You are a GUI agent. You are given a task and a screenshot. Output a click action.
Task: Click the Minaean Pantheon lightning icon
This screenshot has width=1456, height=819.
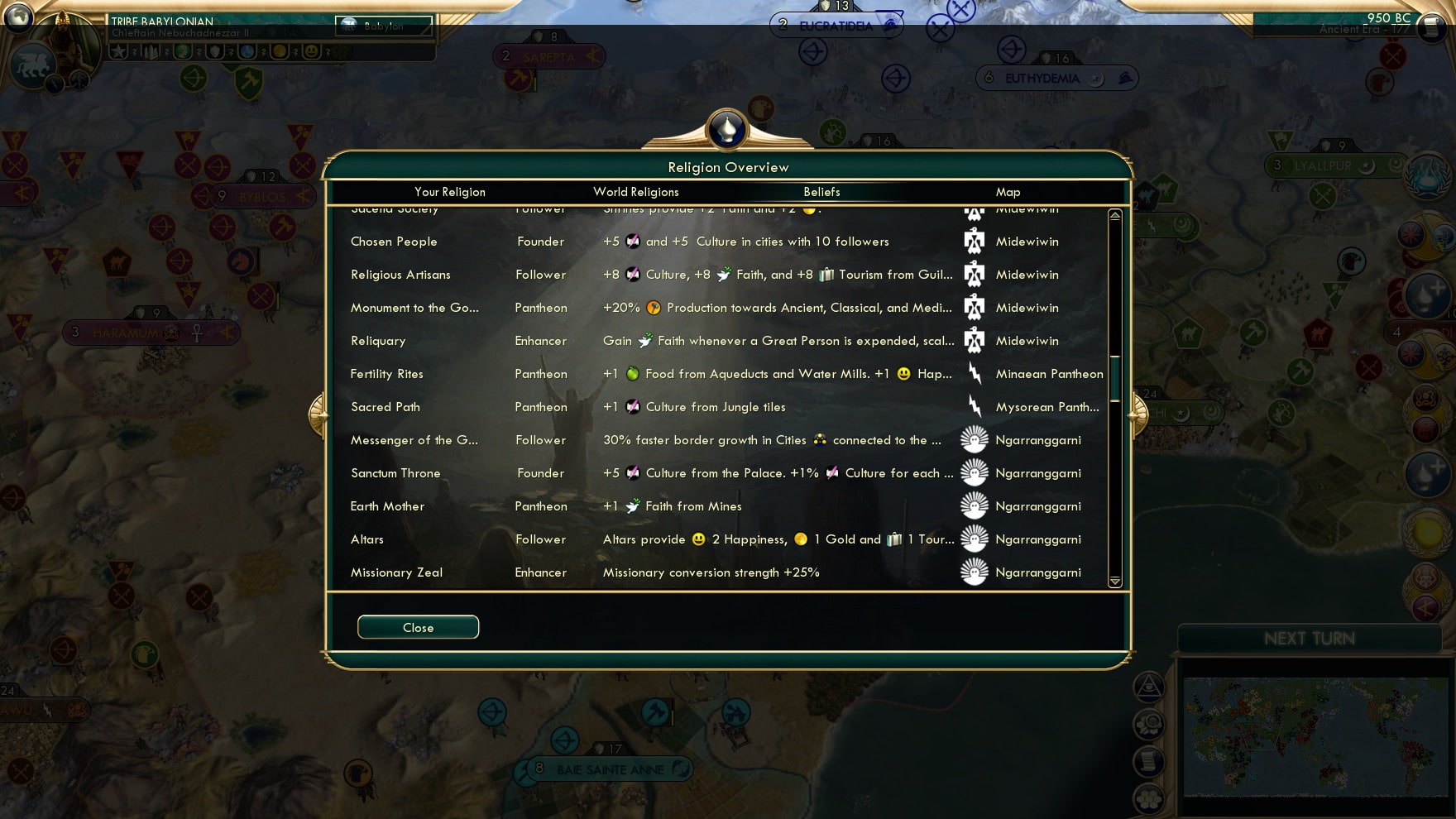coord(975,373)
